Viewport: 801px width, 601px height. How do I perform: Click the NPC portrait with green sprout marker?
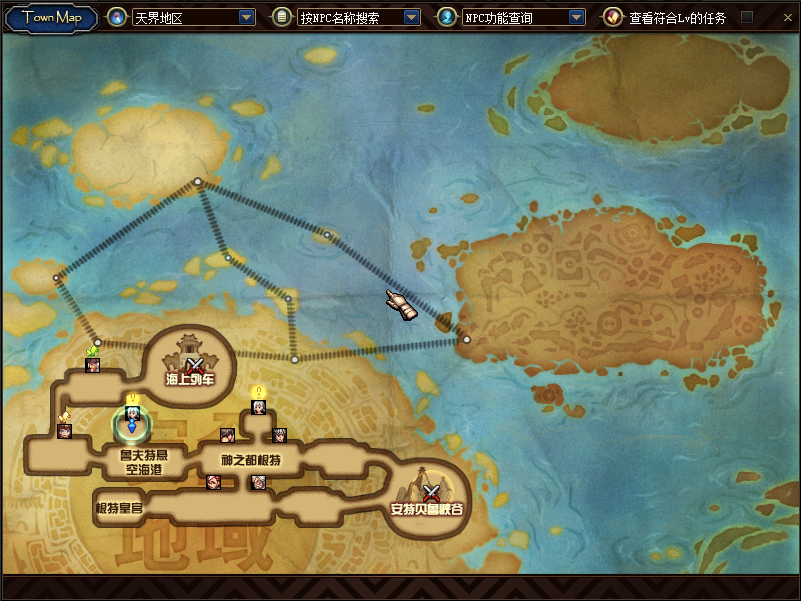[93, 364]
